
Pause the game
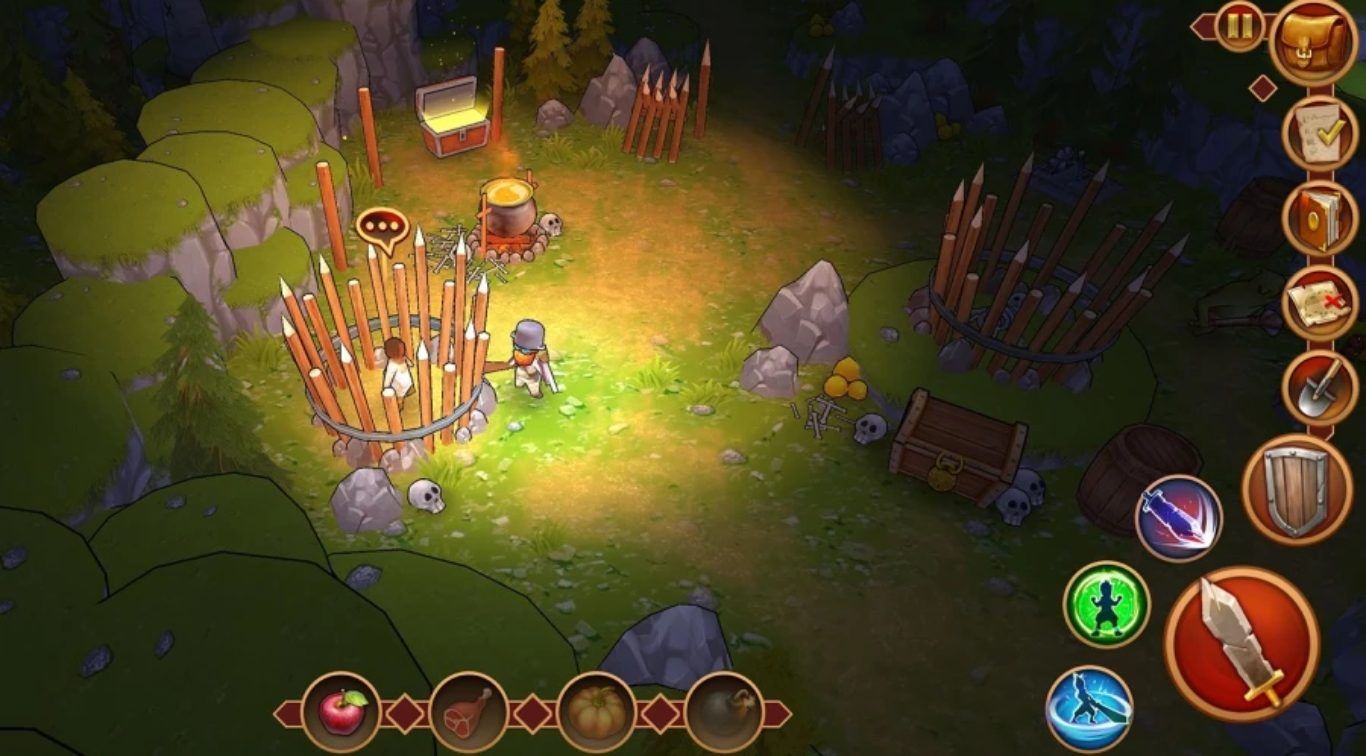click(x=1240, y=26)
